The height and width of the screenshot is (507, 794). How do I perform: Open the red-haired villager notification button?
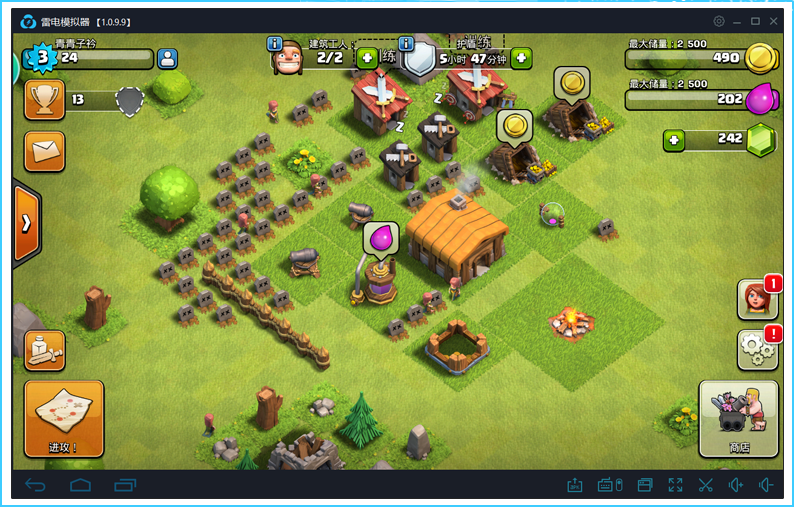757,298
